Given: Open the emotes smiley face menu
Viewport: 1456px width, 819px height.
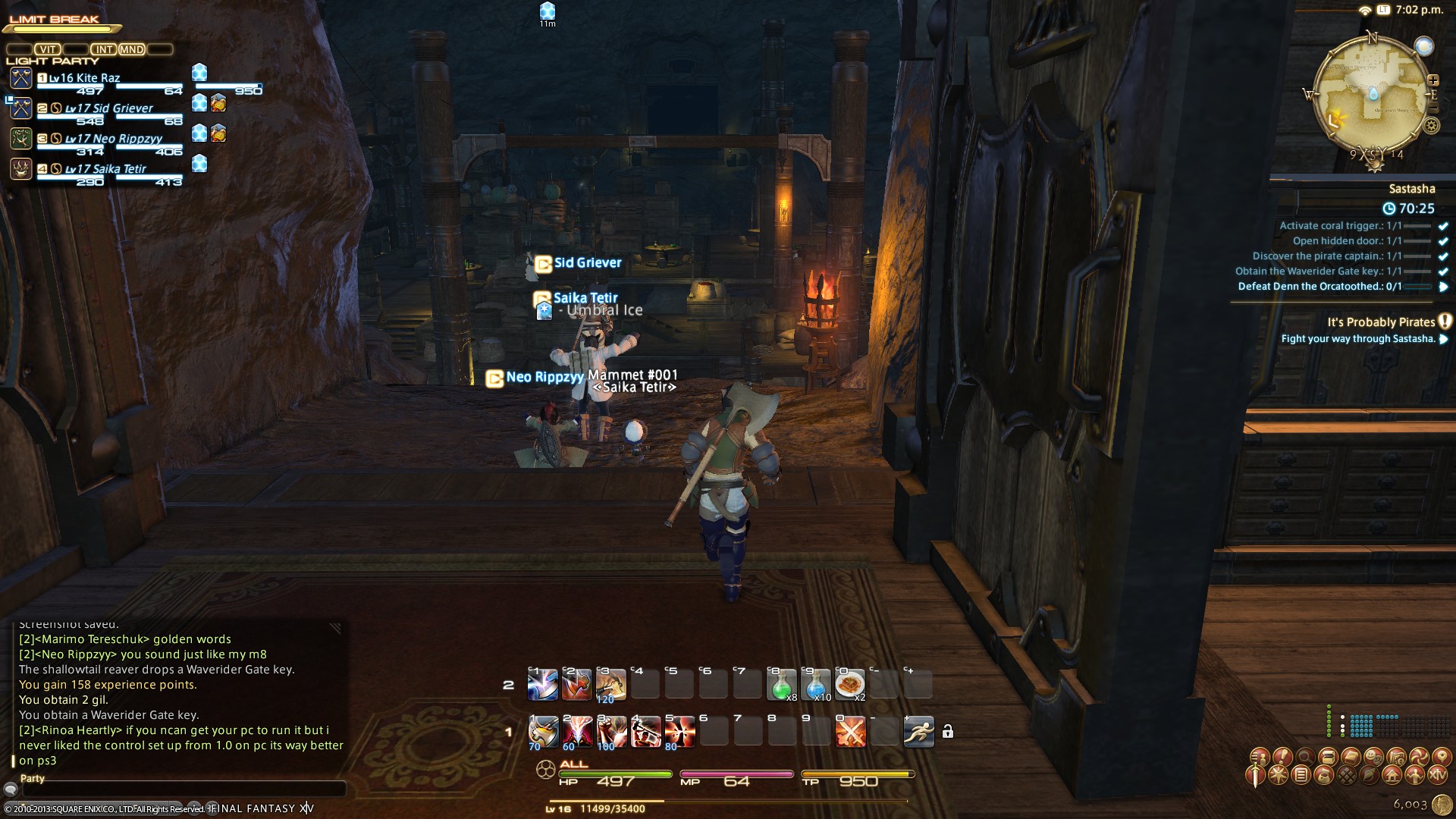Looking at the screenshot, I should pos(1373,756).
